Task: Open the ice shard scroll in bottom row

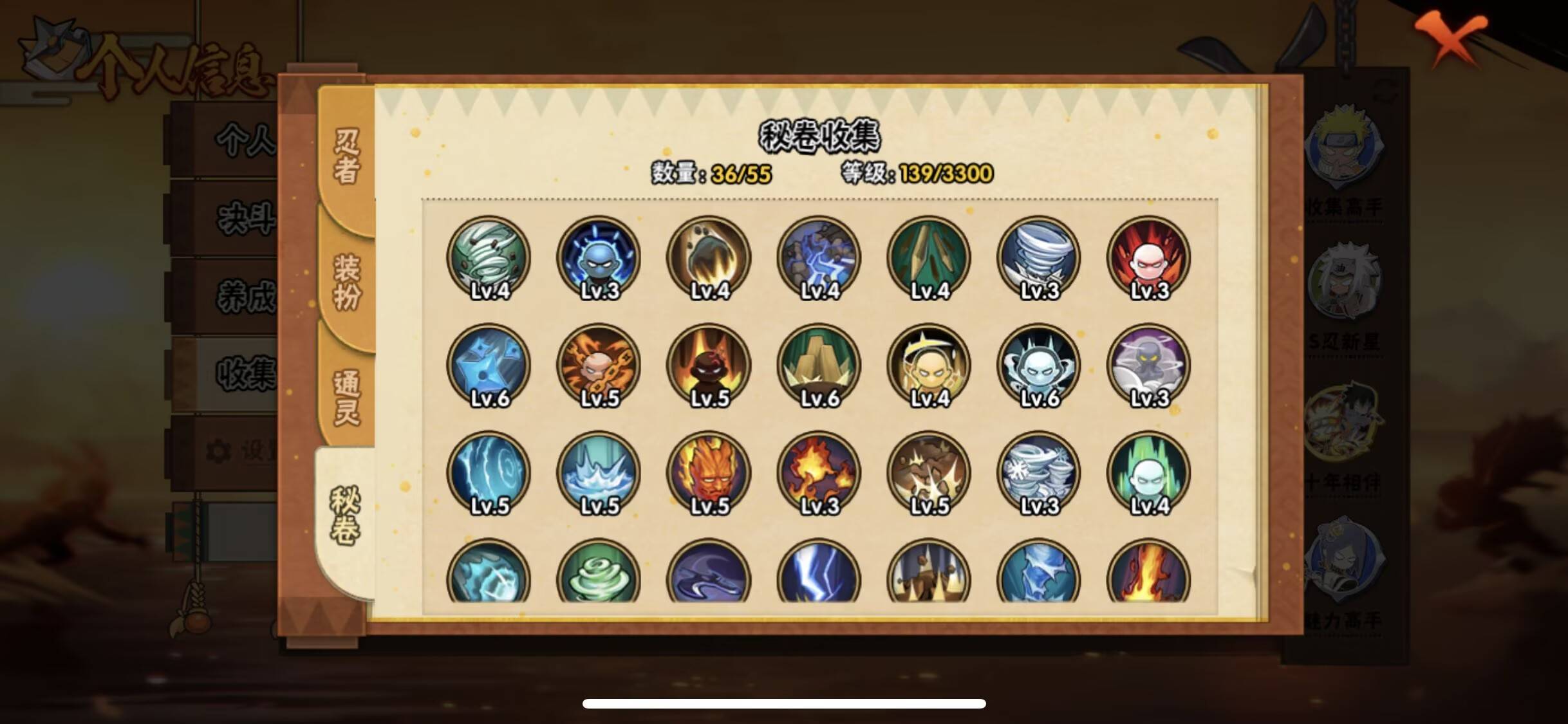Action: tap(1039, 578)
